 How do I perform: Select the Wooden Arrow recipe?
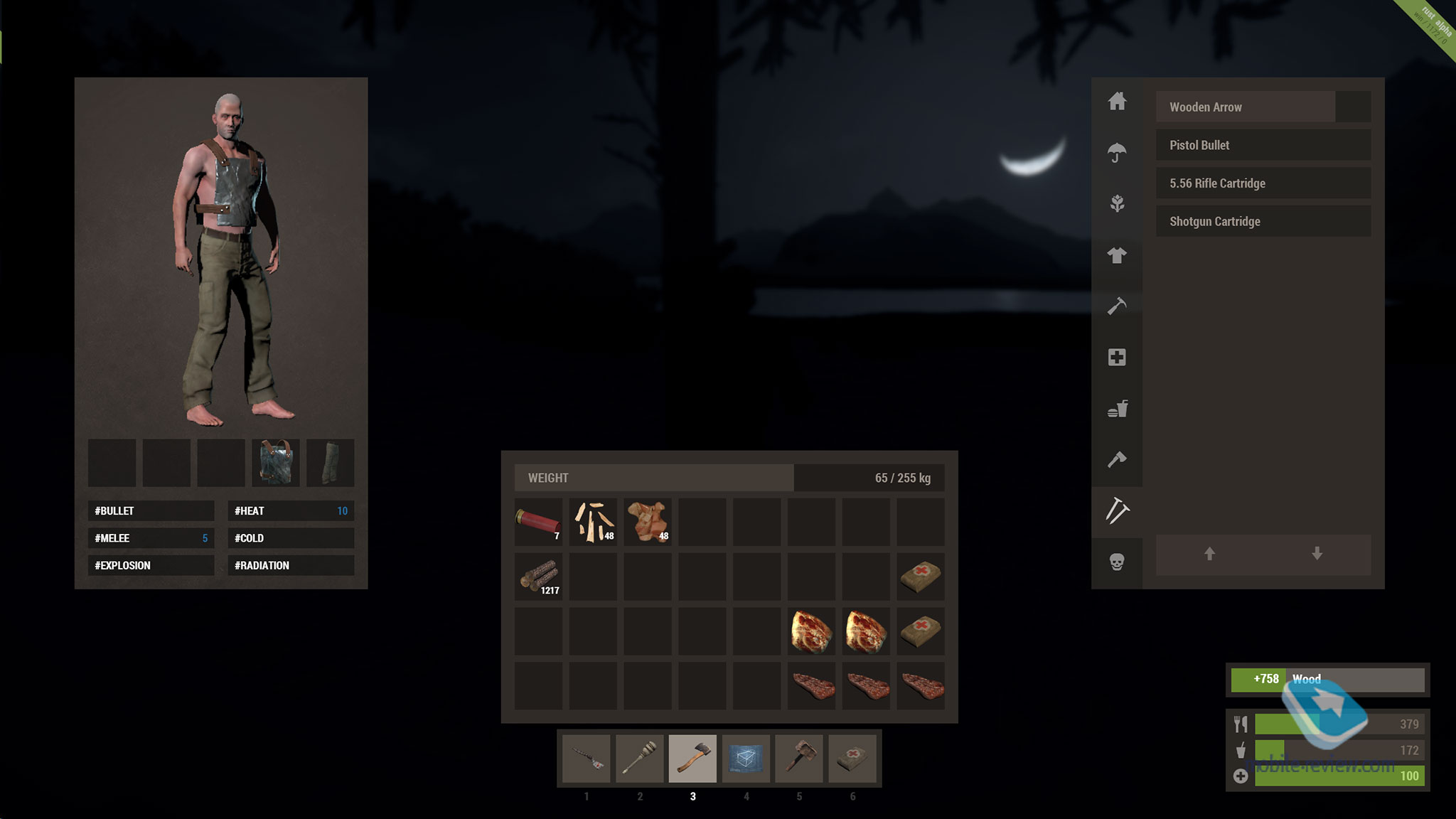(x=1246, y=107)
